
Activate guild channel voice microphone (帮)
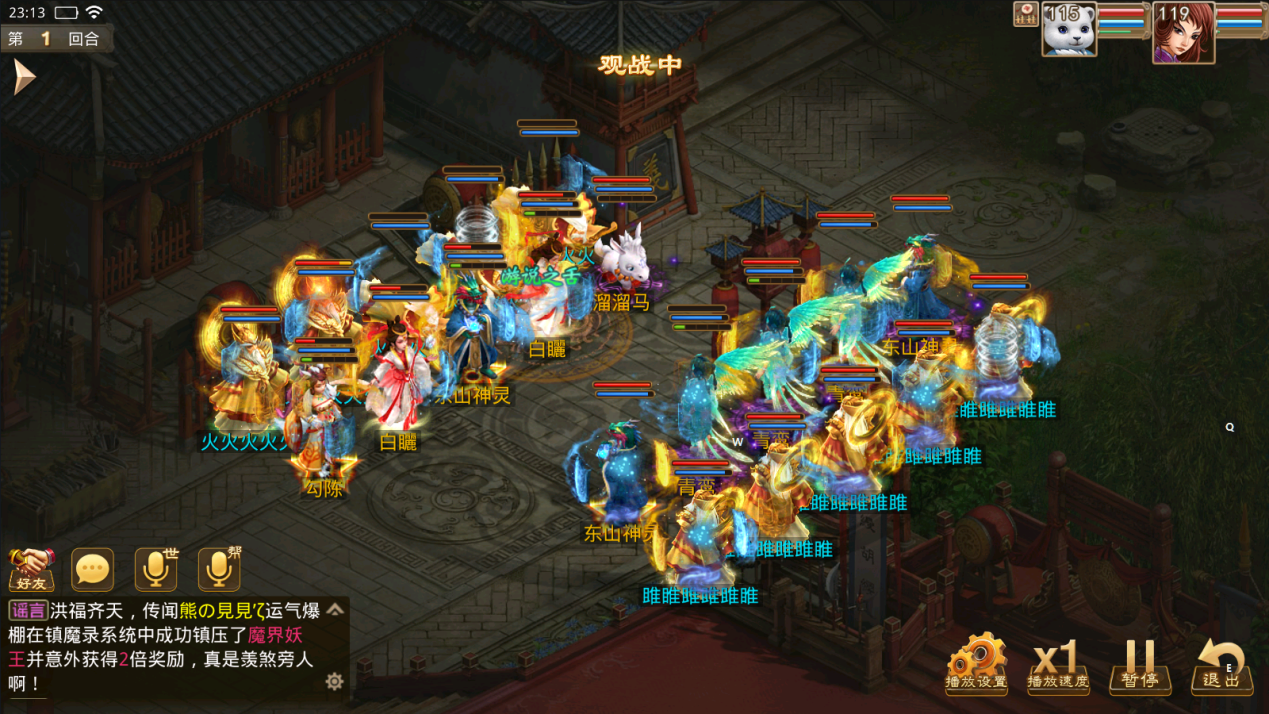219,569
